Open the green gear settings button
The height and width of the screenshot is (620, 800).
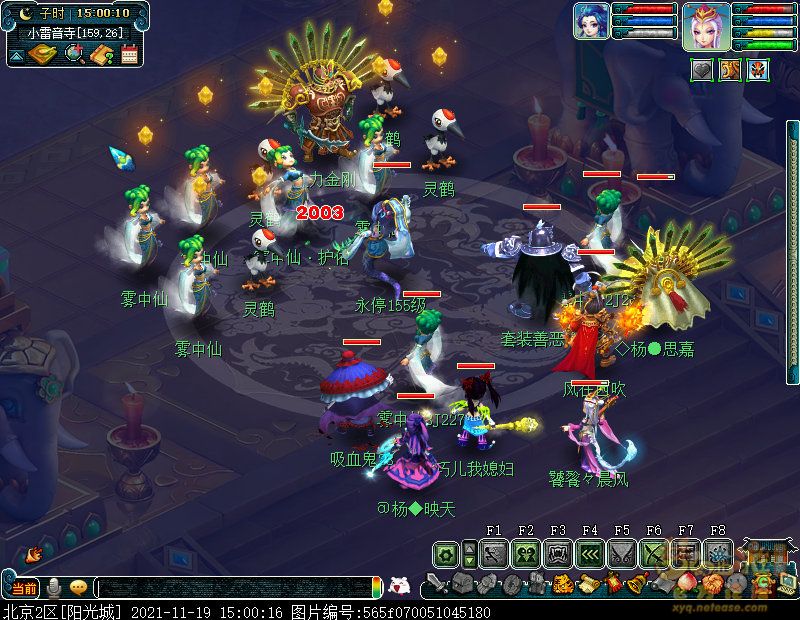446,554
